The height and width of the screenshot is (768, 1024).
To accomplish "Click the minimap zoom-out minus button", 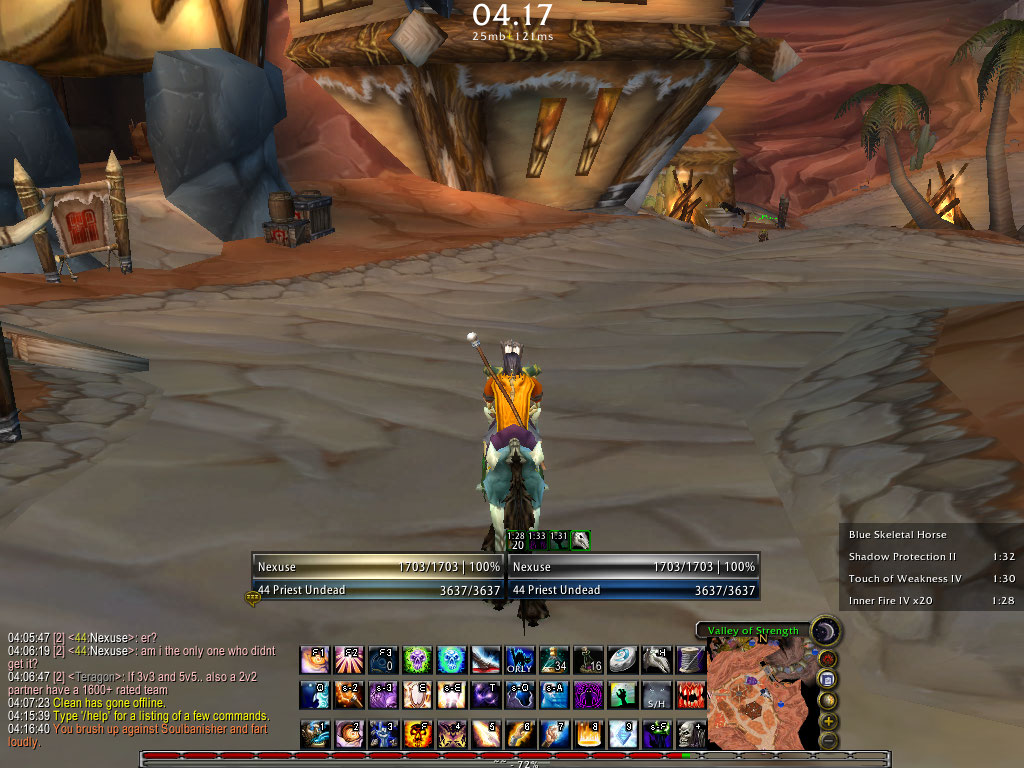I will coord(828,740).
